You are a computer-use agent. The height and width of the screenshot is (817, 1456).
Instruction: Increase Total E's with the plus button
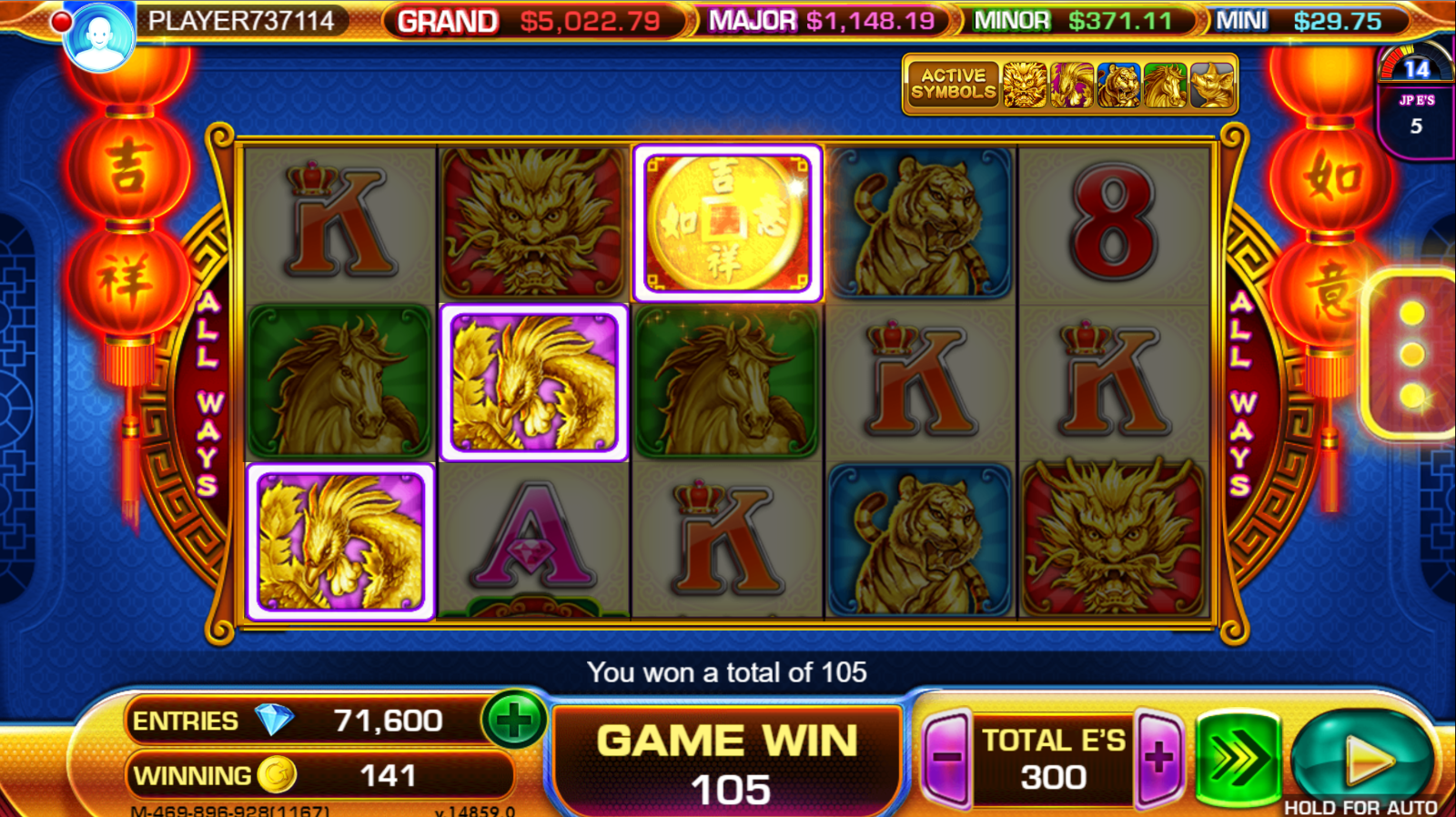point(1159,758)
